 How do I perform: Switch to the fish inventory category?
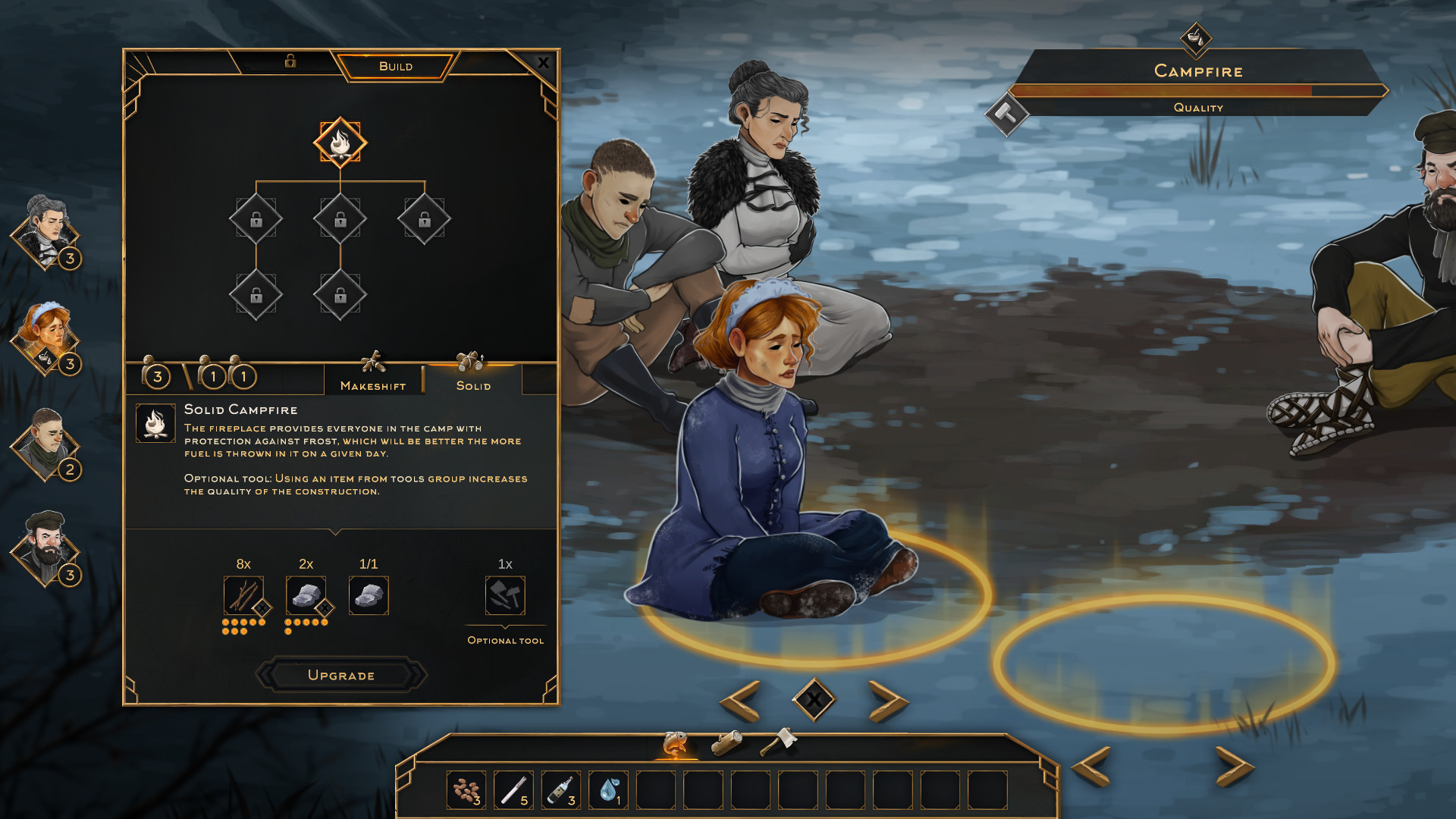click(675, 744)
